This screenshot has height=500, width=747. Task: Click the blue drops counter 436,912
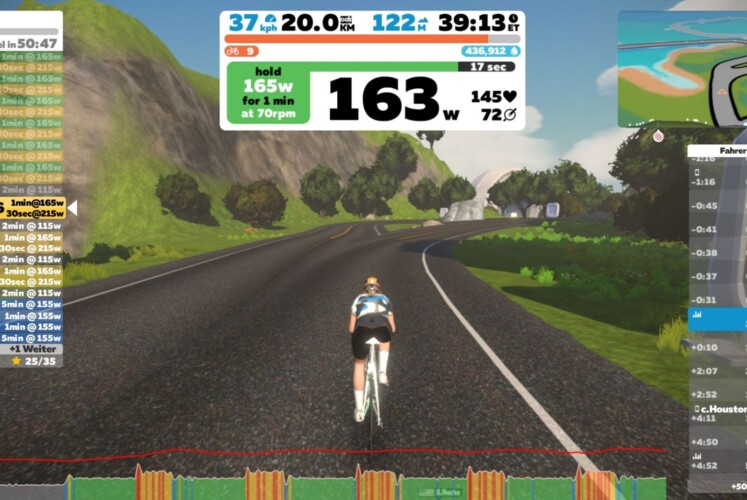pyautogui.click(x=489, y=51)
